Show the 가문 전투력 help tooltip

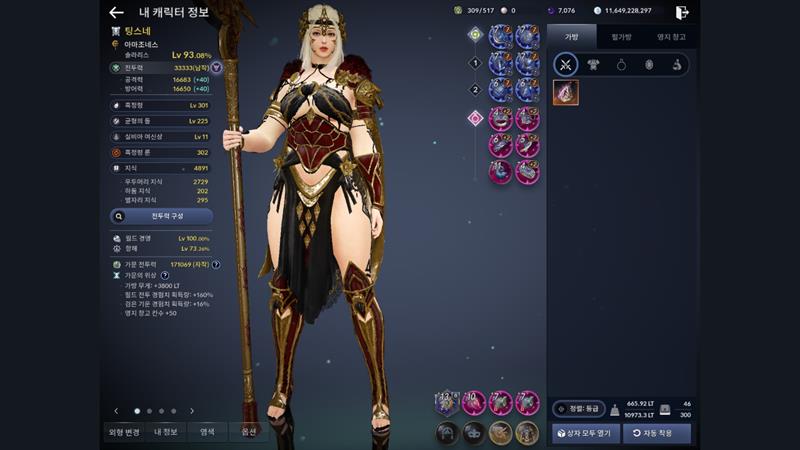[x=216, y=265]
